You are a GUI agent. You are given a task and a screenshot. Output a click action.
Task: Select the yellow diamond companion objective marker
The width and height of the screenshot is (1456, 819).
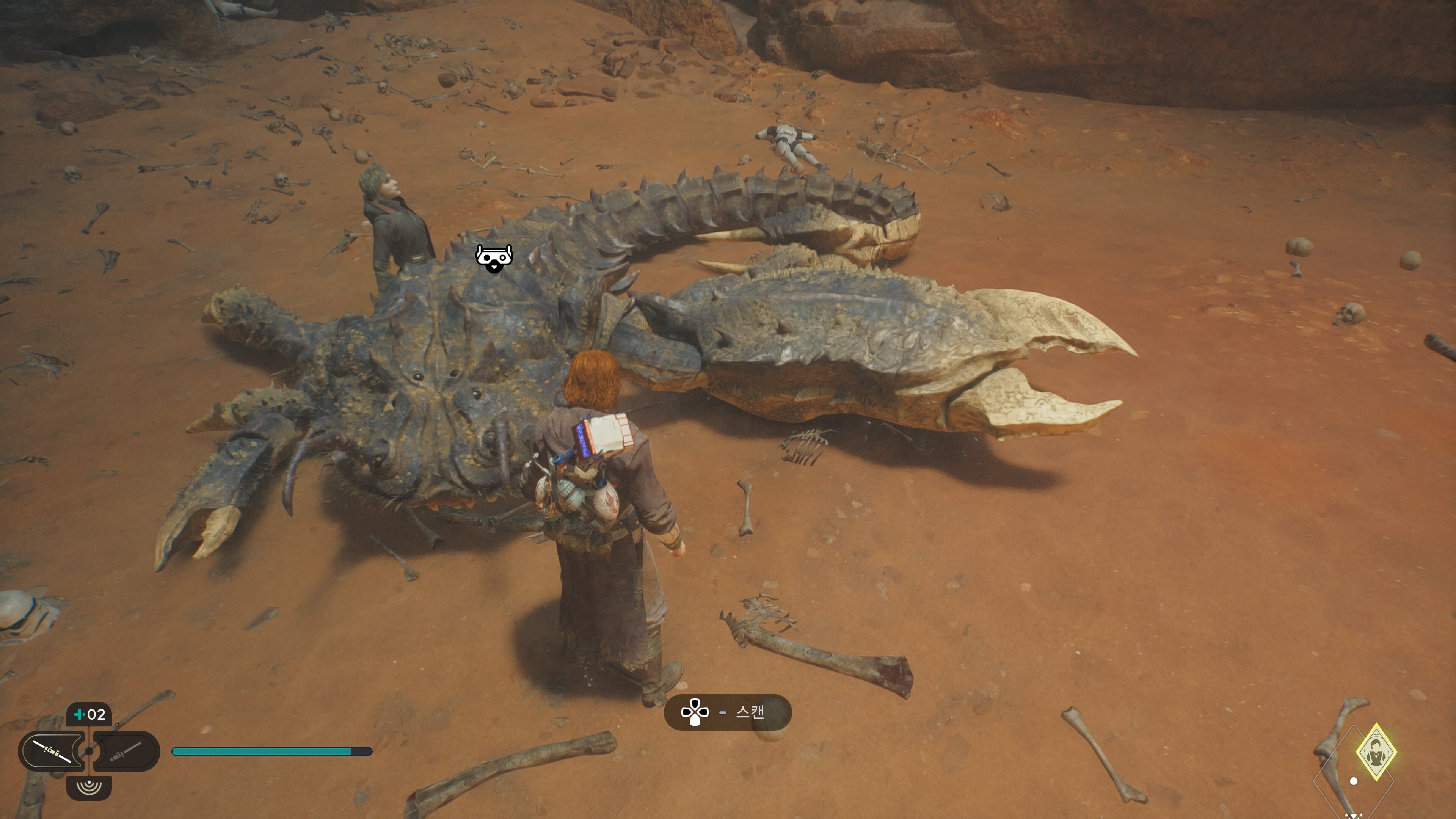point(1376,752)
